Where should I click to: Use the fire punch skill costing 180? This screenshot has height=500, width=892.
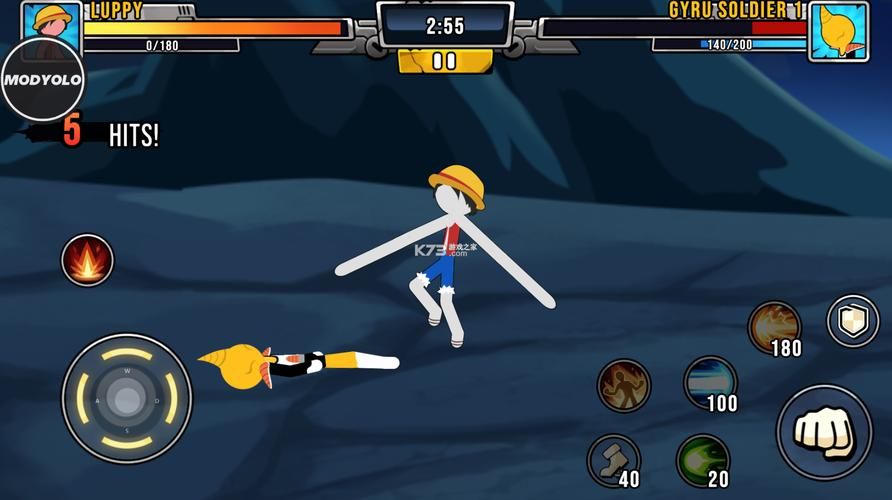click(774, 326)
